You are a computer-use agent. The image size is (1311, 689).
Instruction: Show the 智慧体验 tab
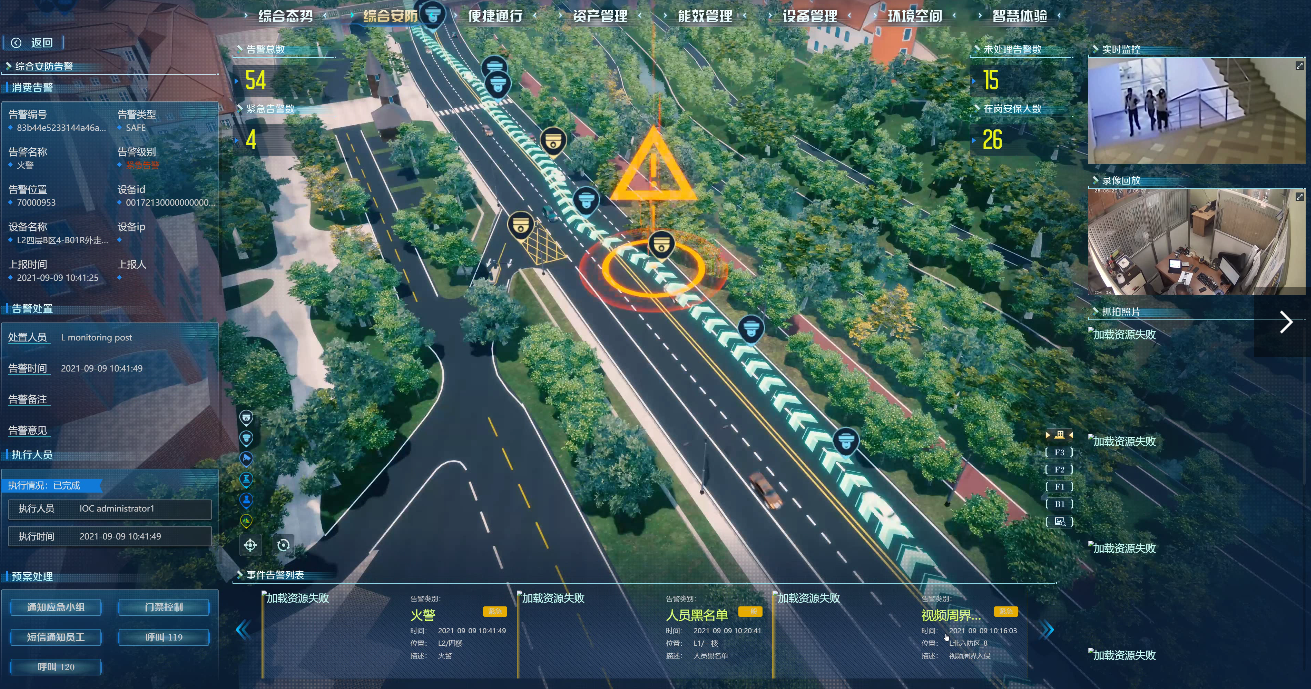(1020, 16)
